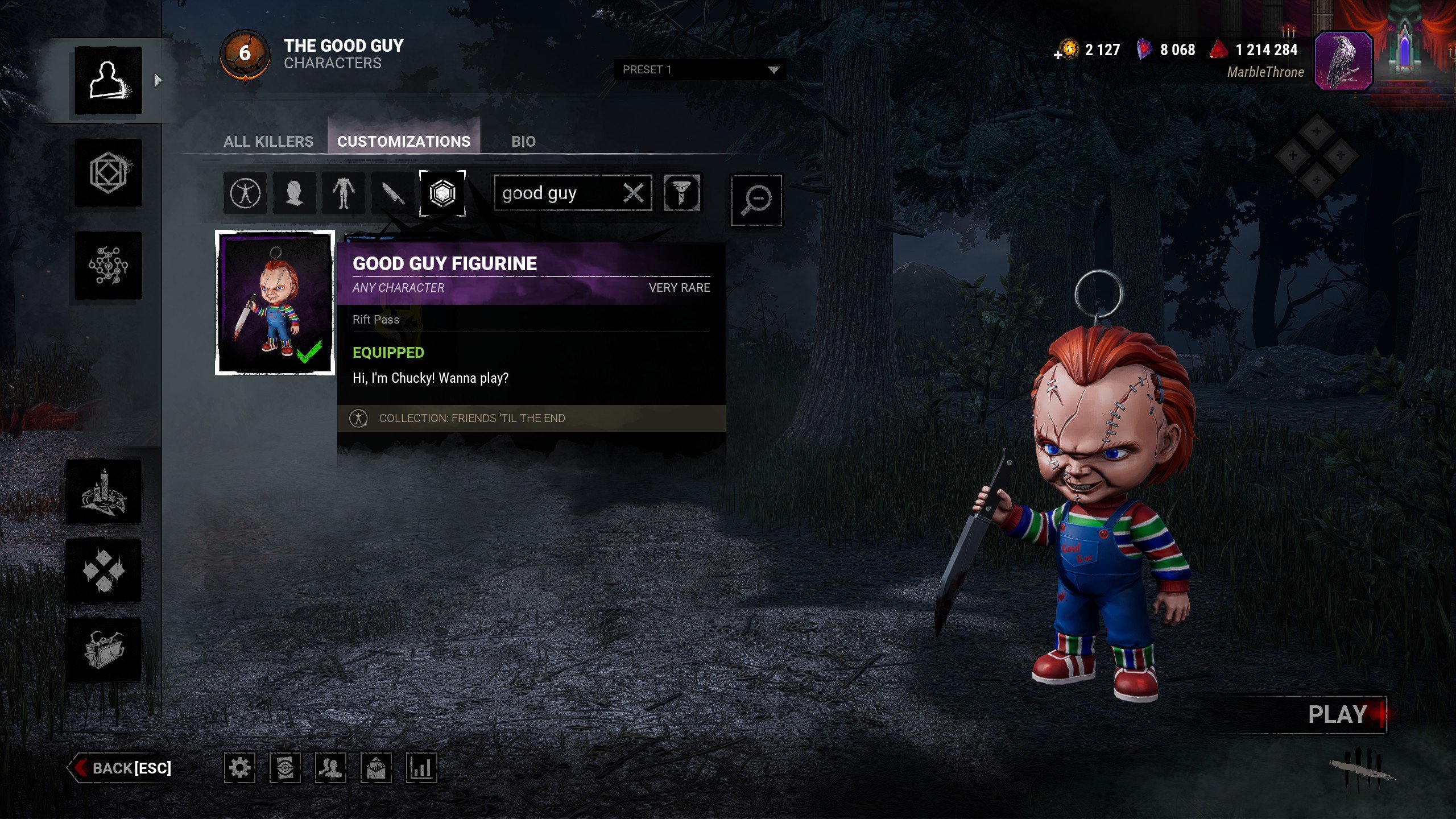Image resolution: width=1456 pixels, height=819 pixels.
Task: Show the full outfit category
Action: pyautogui.click(x=245, y=193)
